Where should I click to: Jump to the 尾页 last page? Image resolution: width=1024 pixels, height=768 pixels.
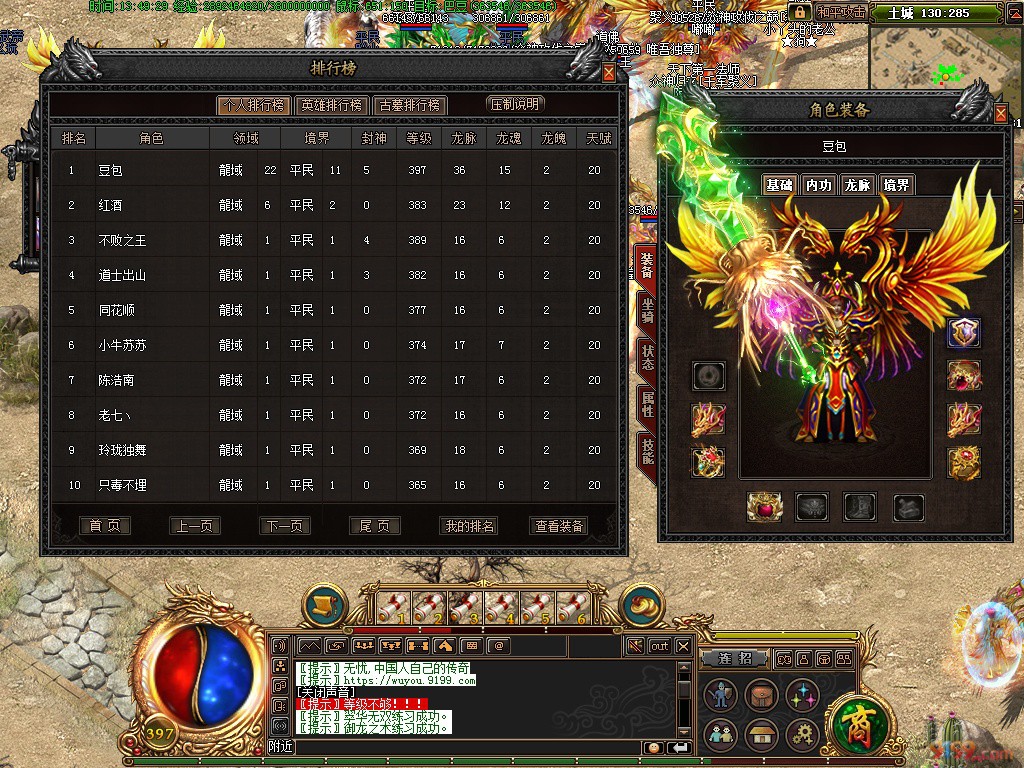coord(375,526)
